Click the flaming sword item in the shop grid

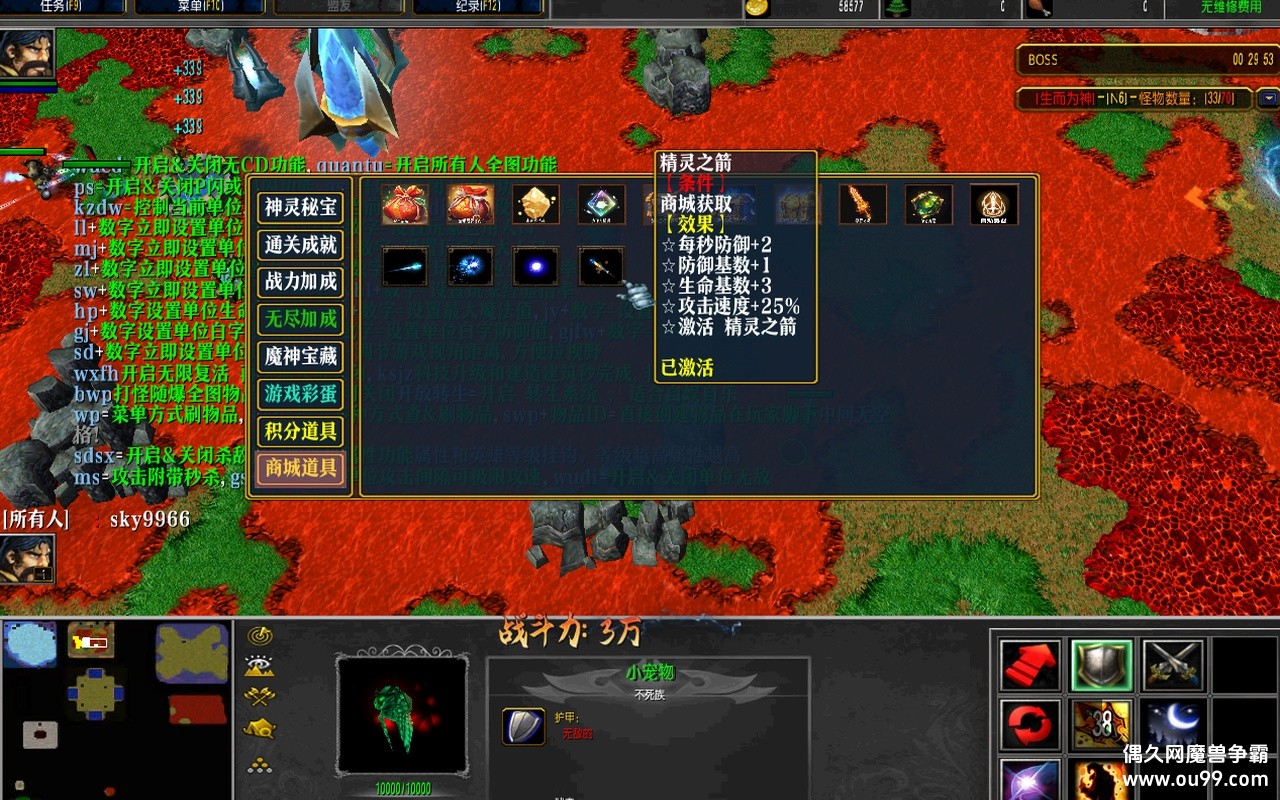point(864,203)
